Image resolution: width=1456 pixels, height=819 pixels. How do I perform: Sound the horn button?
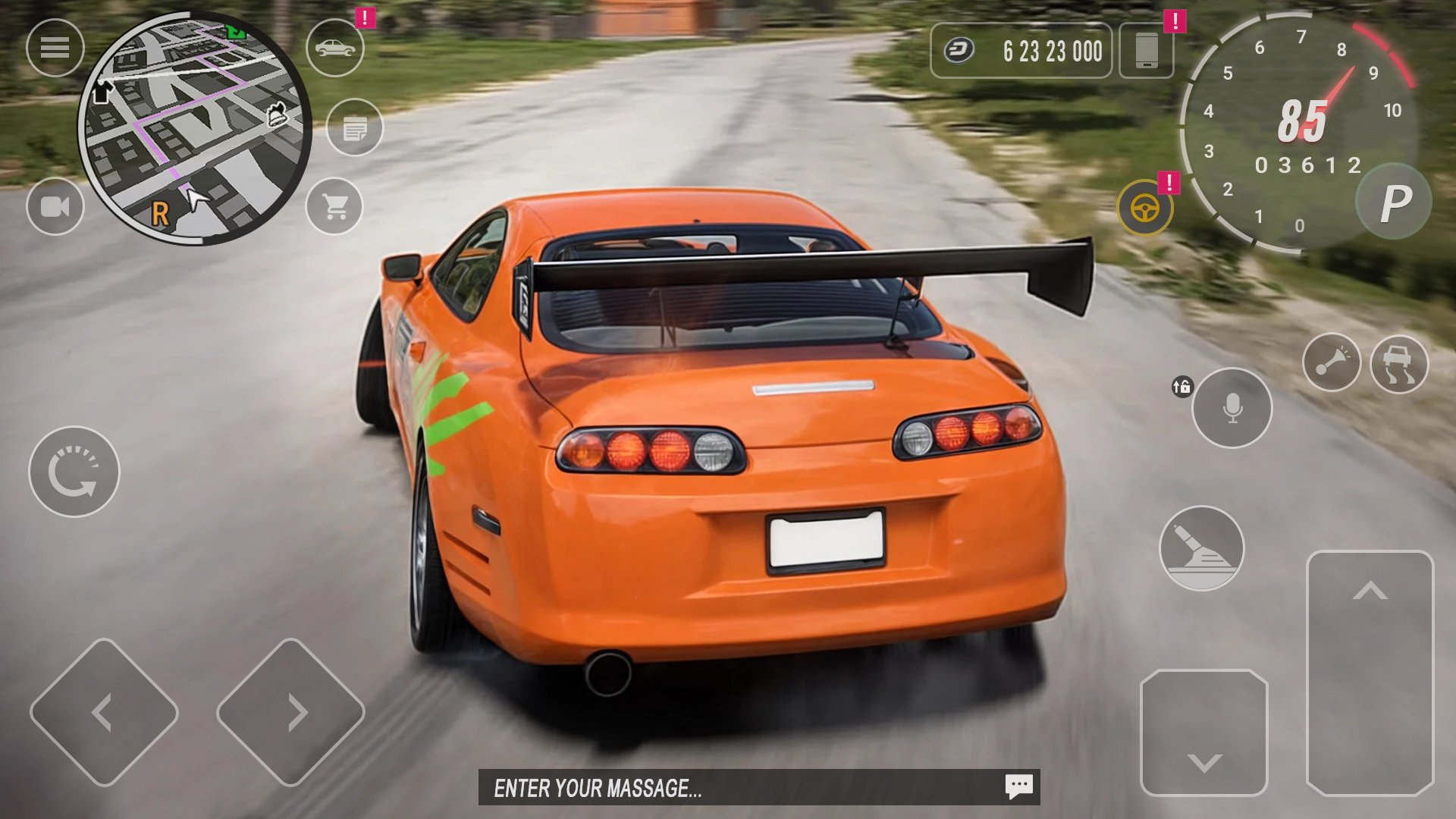(x=1332, y=362)
